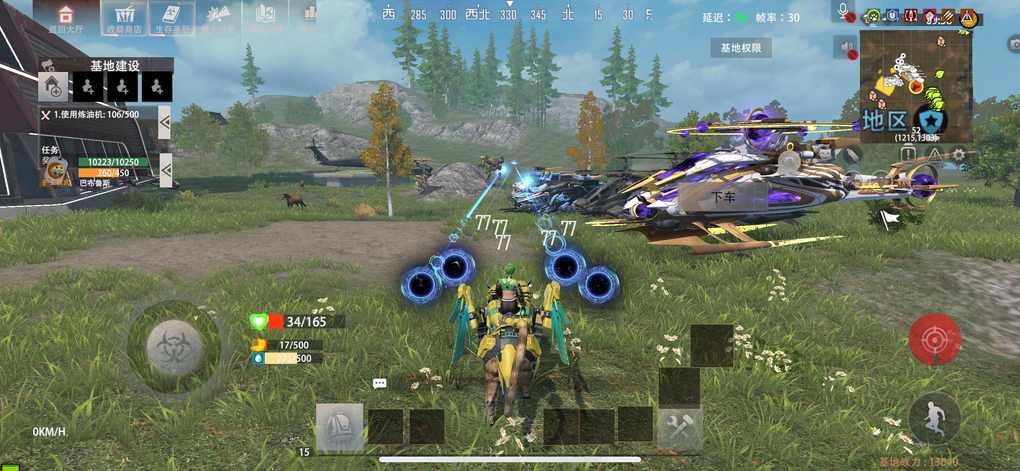Open the chat bubble icon

[x=380, y=383]
